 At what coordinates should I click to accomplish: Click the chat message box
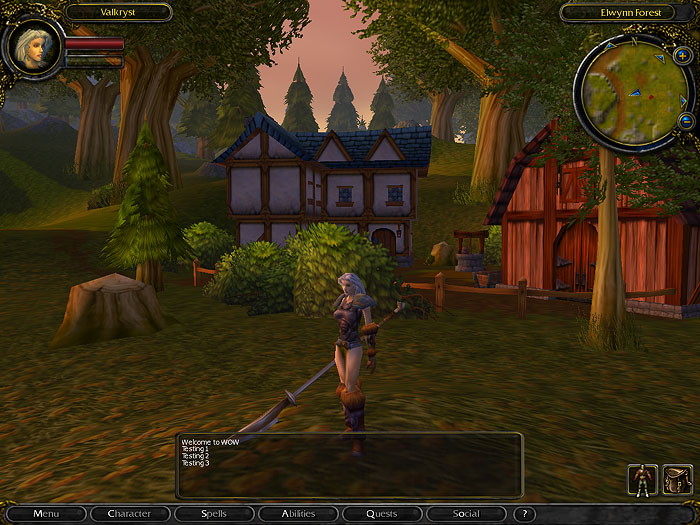349,465
